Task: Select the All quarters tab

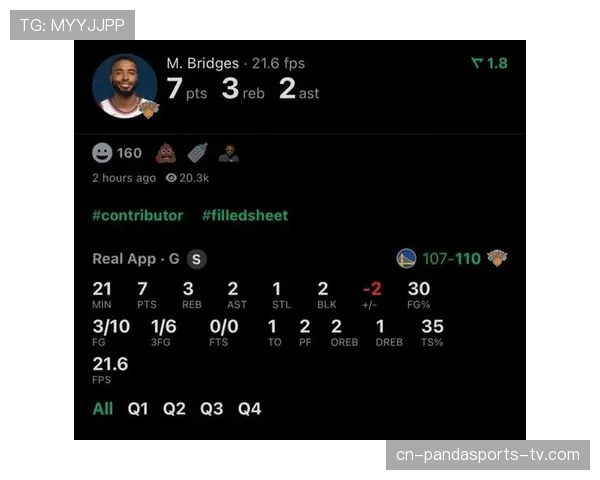Action: (x=103, y=409)
